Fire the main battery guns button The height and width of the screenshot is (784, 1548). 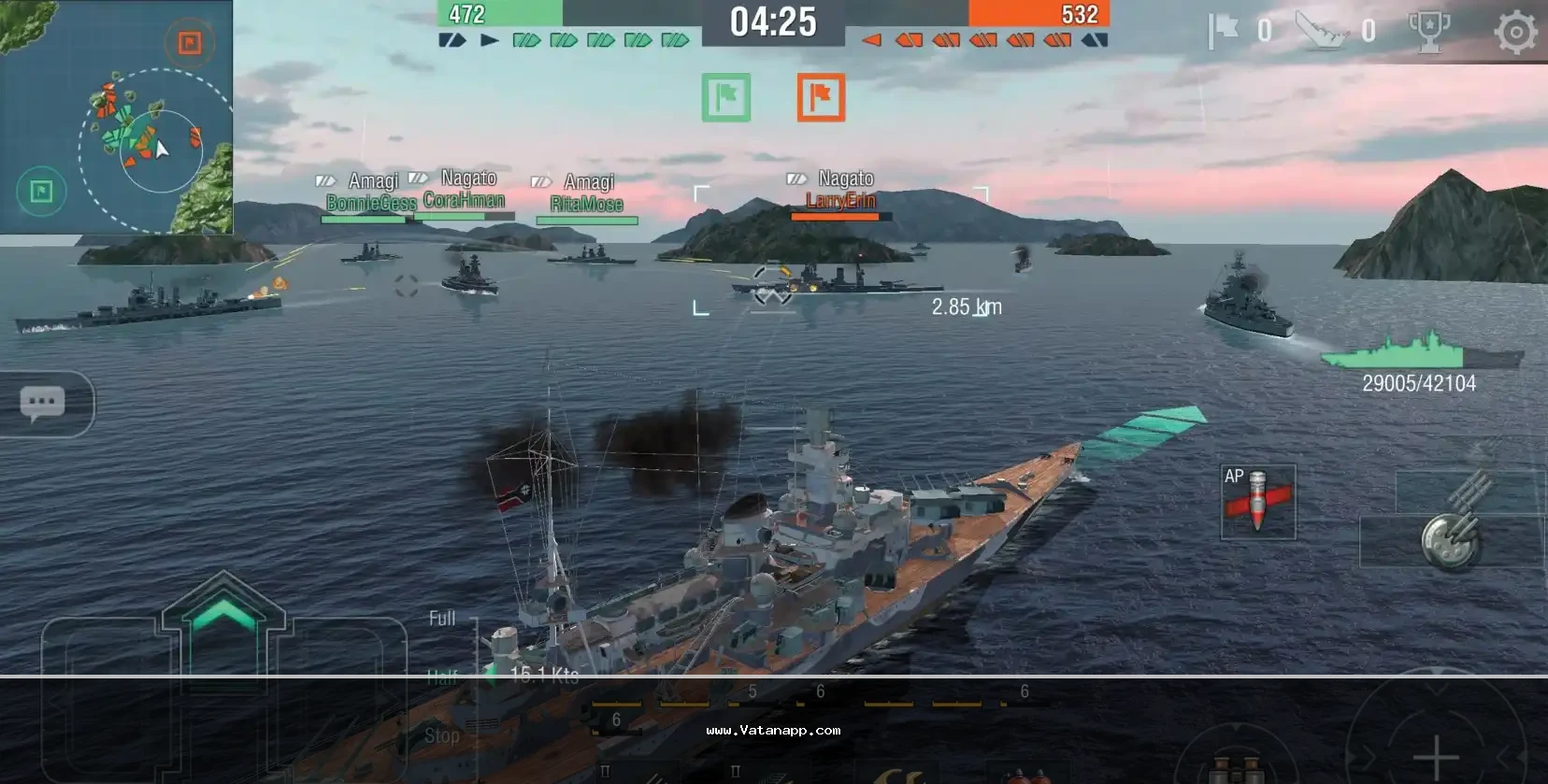click(x=1450, y=538)
